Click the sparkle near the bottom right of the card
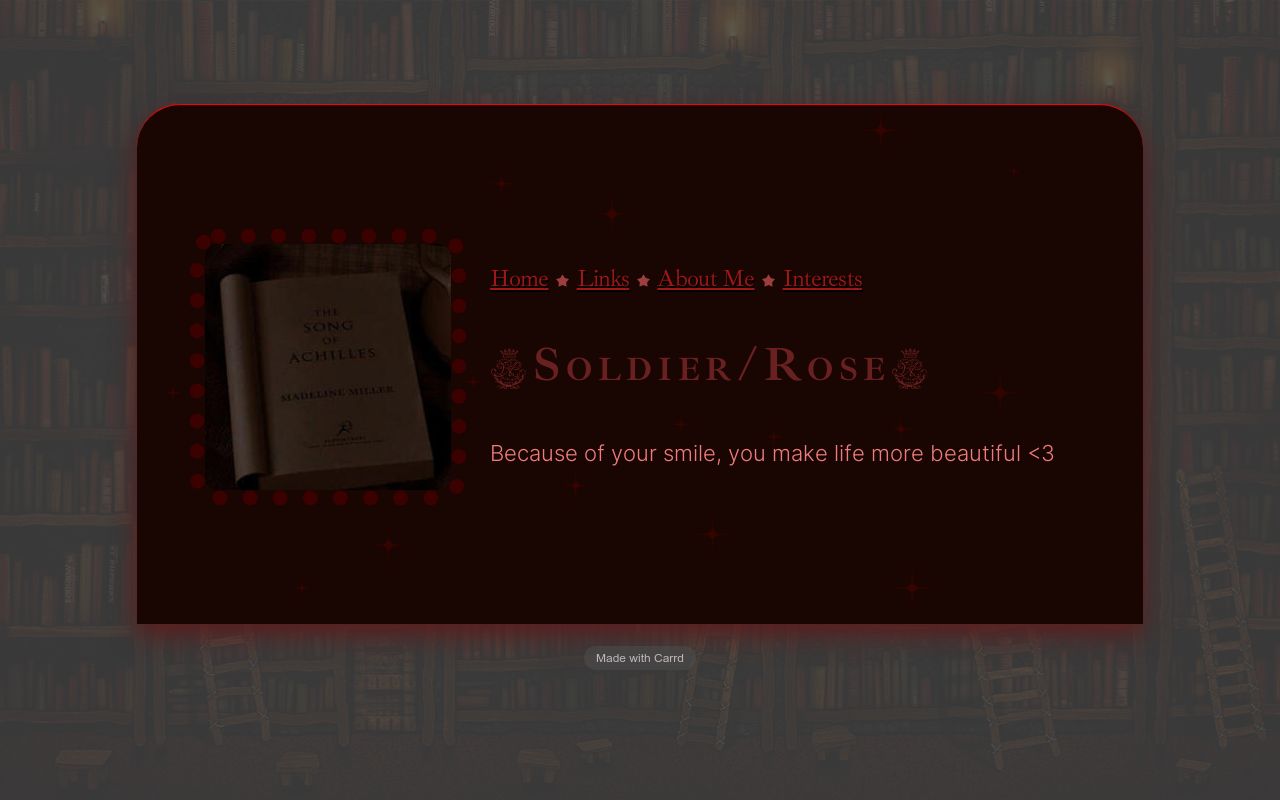Screen dimensions: 1280x800 (910, 585)
